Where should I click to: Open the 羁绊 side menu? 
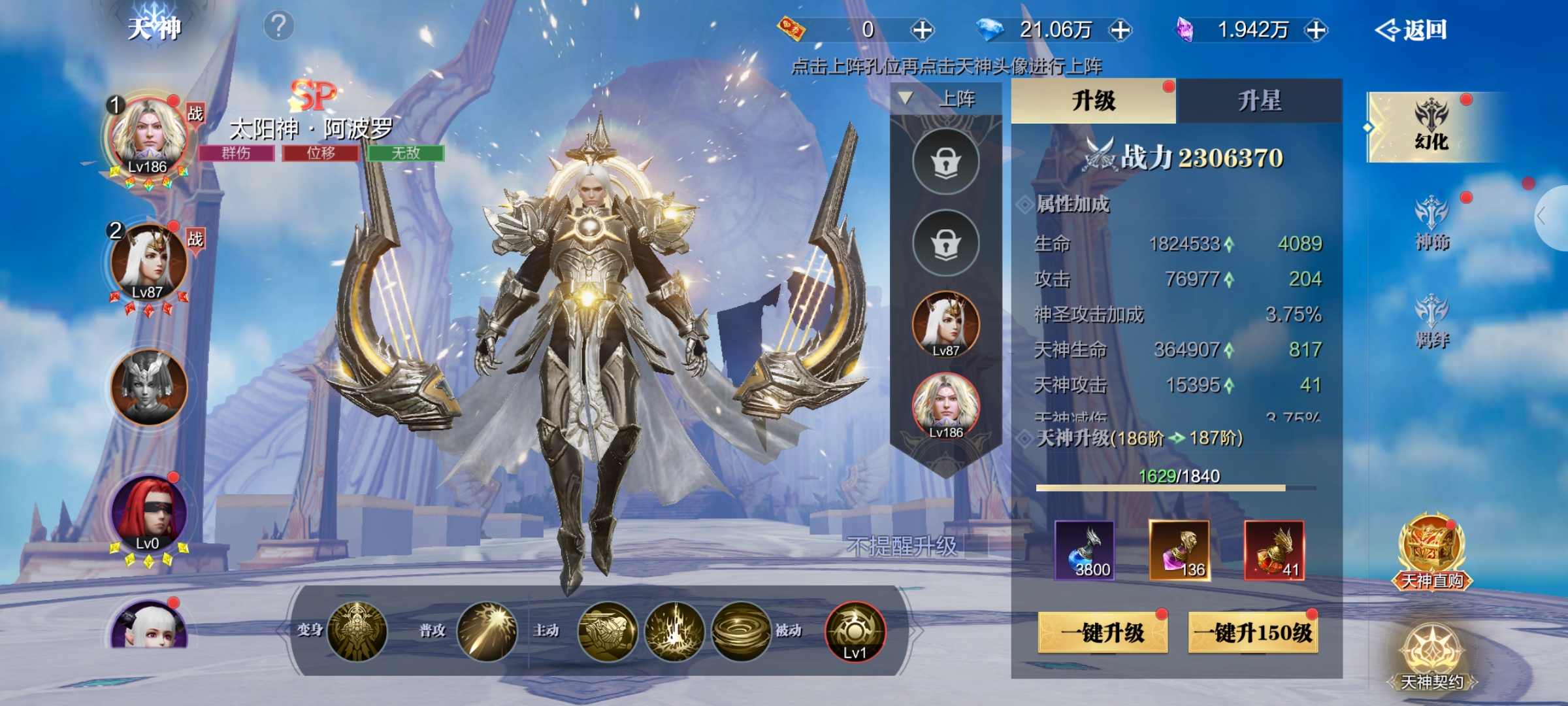coord(1431,322)
